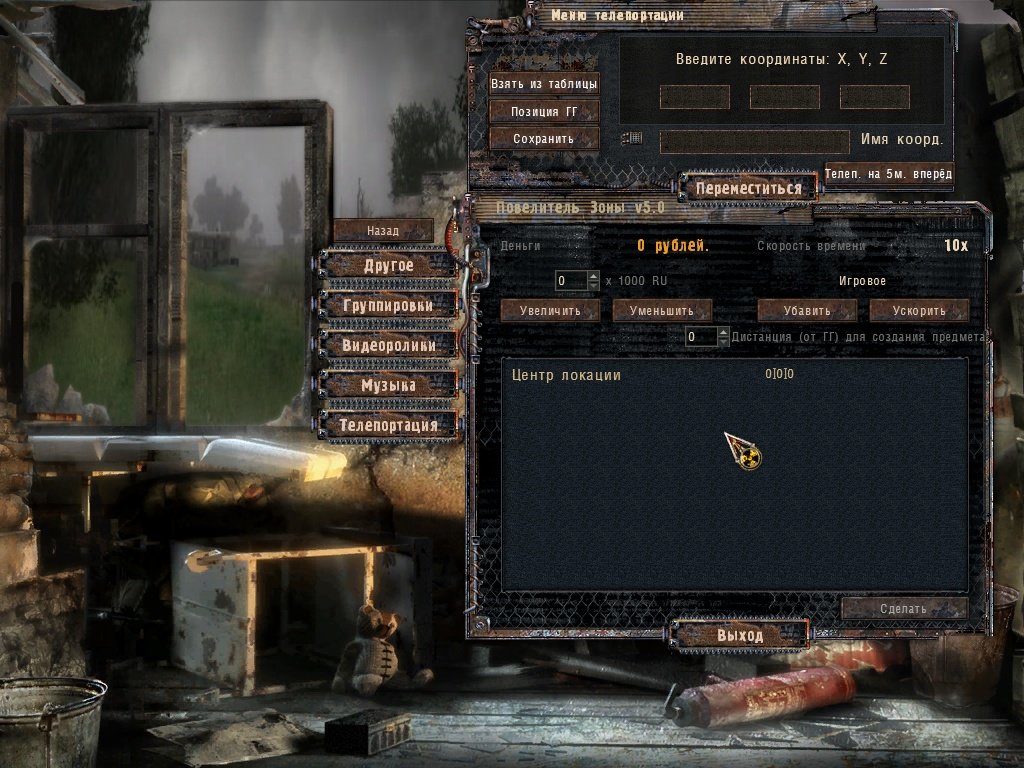1024x768 pixels.
Task: Select the Группировки menu entry
Action: tap(389, 305)
